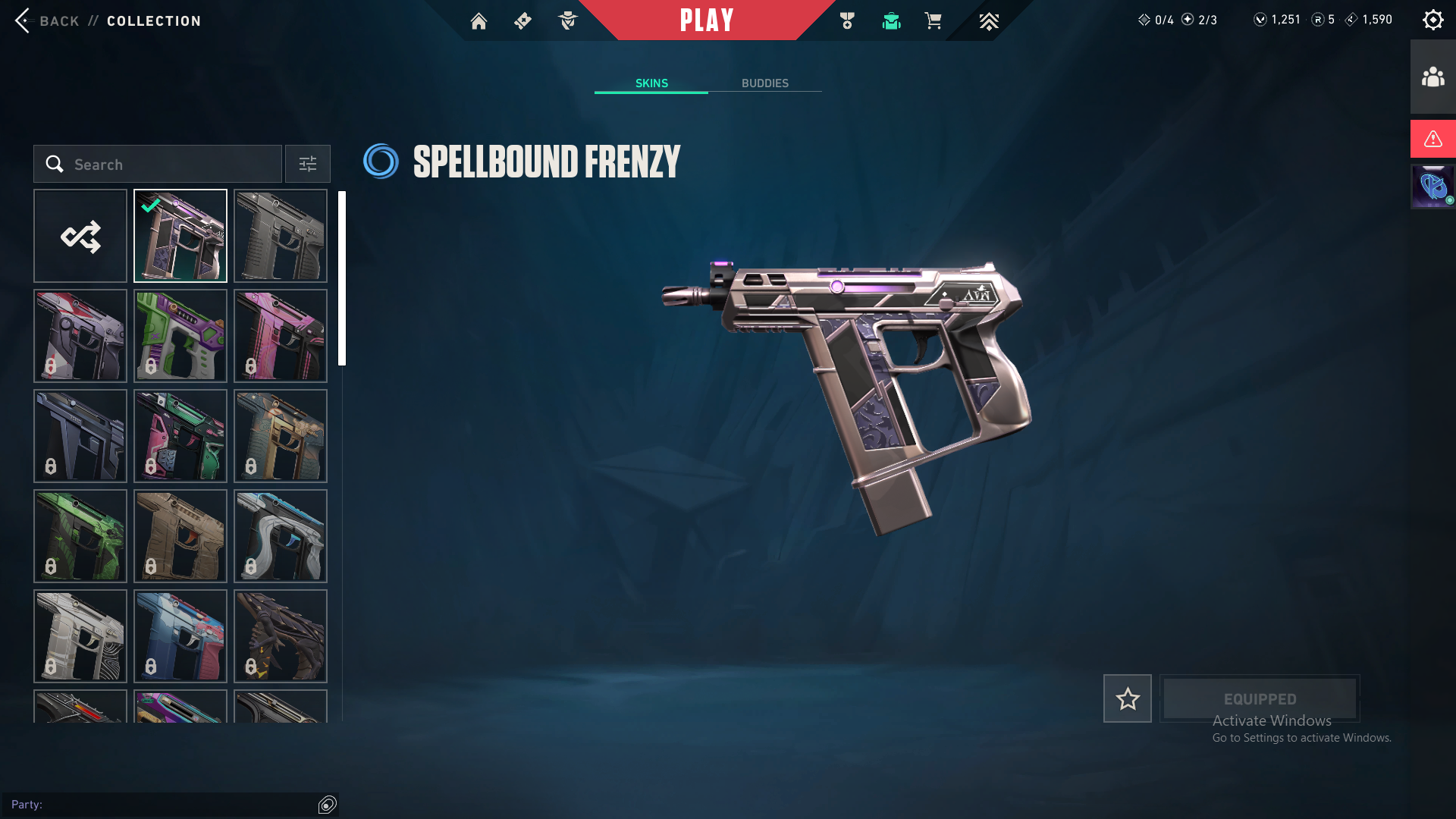Screen dimensions: 1456x819
Task: Select the Skins tab
Action: [651, 83]
